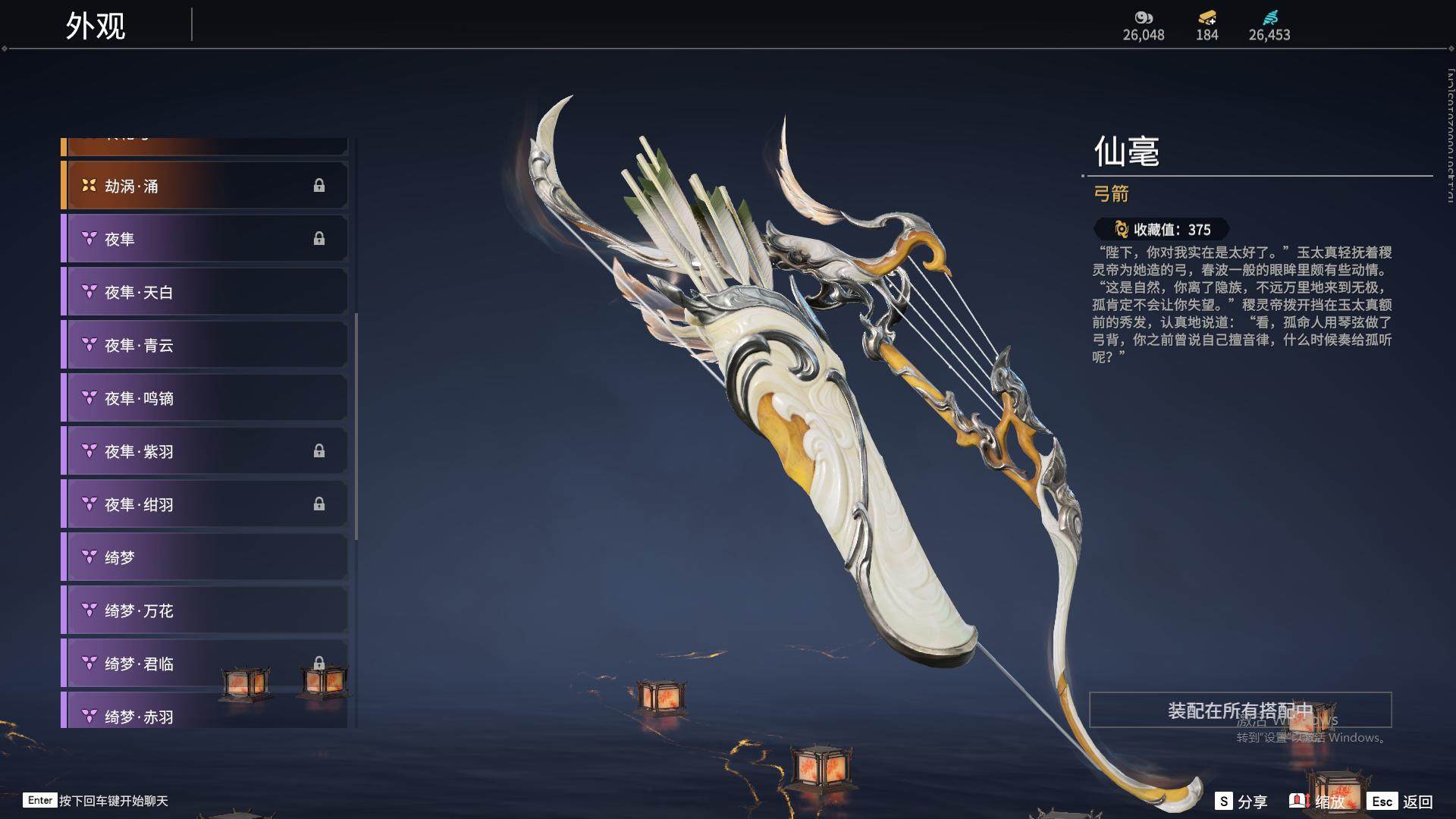Image resolution: width=1456 pixels, height=819 pixels.
Task: Select the 绮梦·万花 skin
Action: tap(205, 610)
